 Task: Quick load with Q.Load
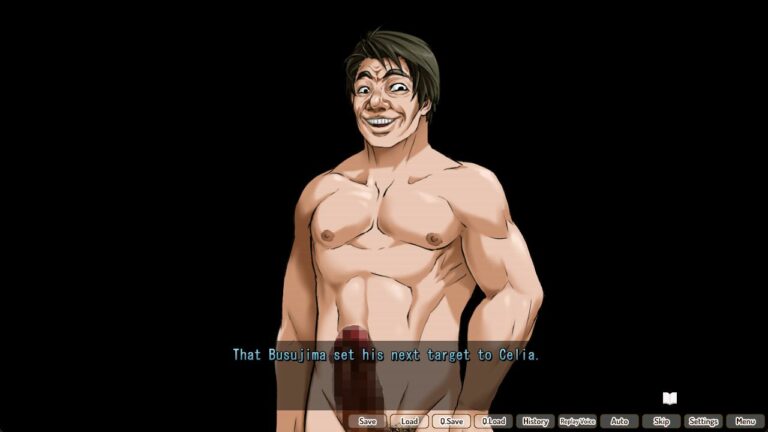[x=493, y=421]
